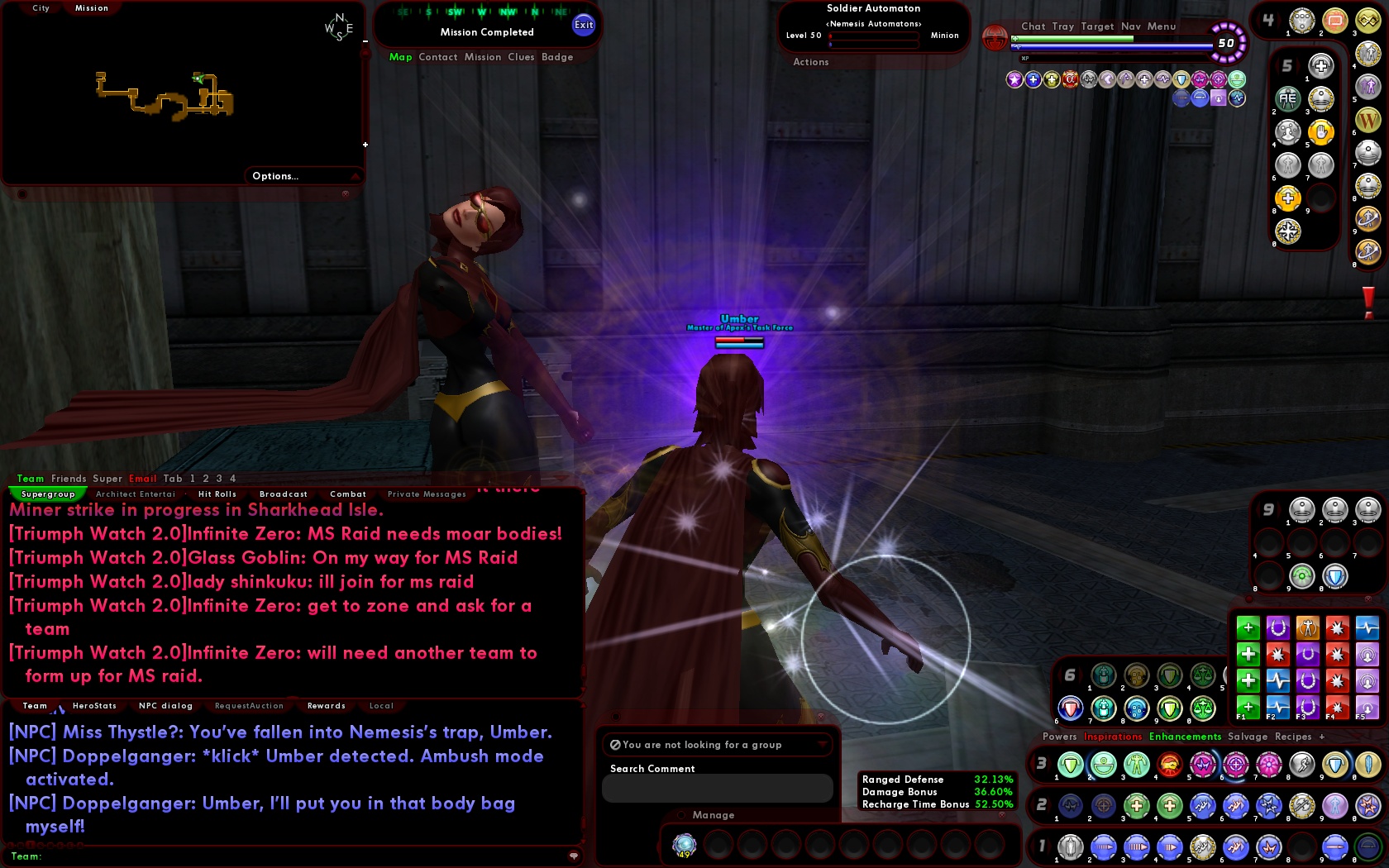Open the map Options... button
The width and height of the screenshot is (1389, 868).
pyautogui.click(x=275, y=176)
